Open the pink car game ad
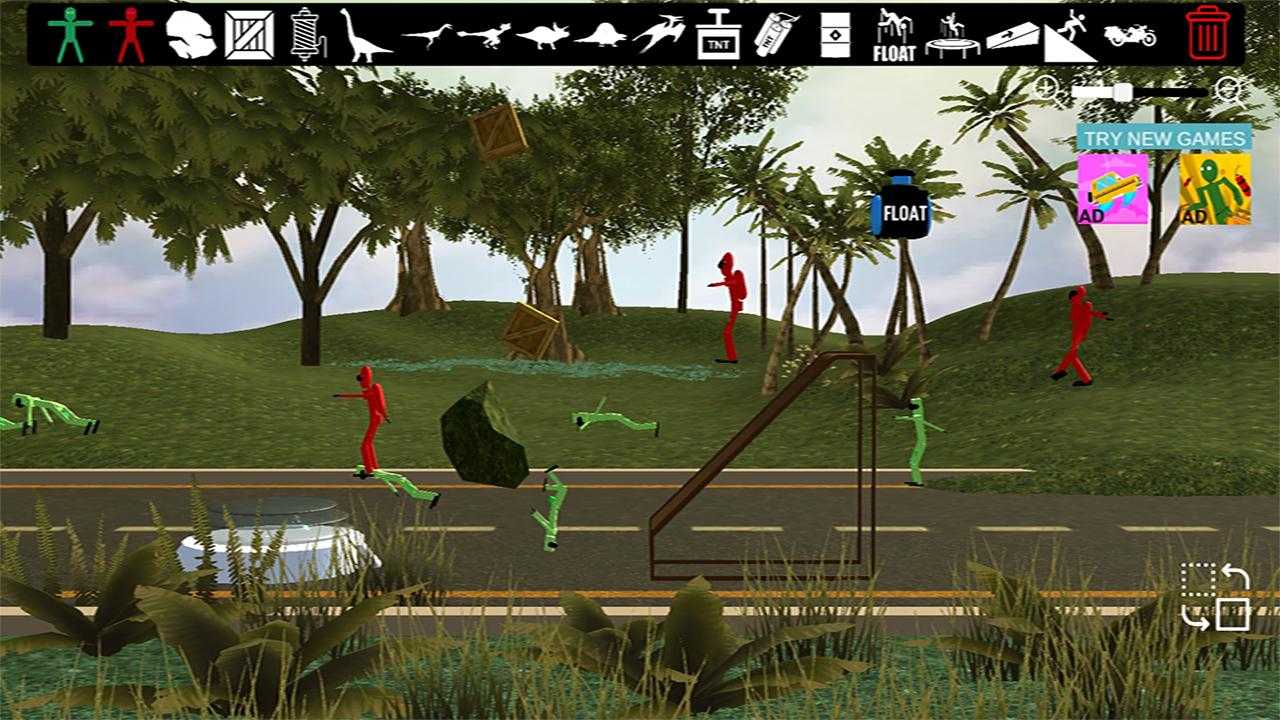The width and height of the screenshot is (1280, 720). point(1112,188)
